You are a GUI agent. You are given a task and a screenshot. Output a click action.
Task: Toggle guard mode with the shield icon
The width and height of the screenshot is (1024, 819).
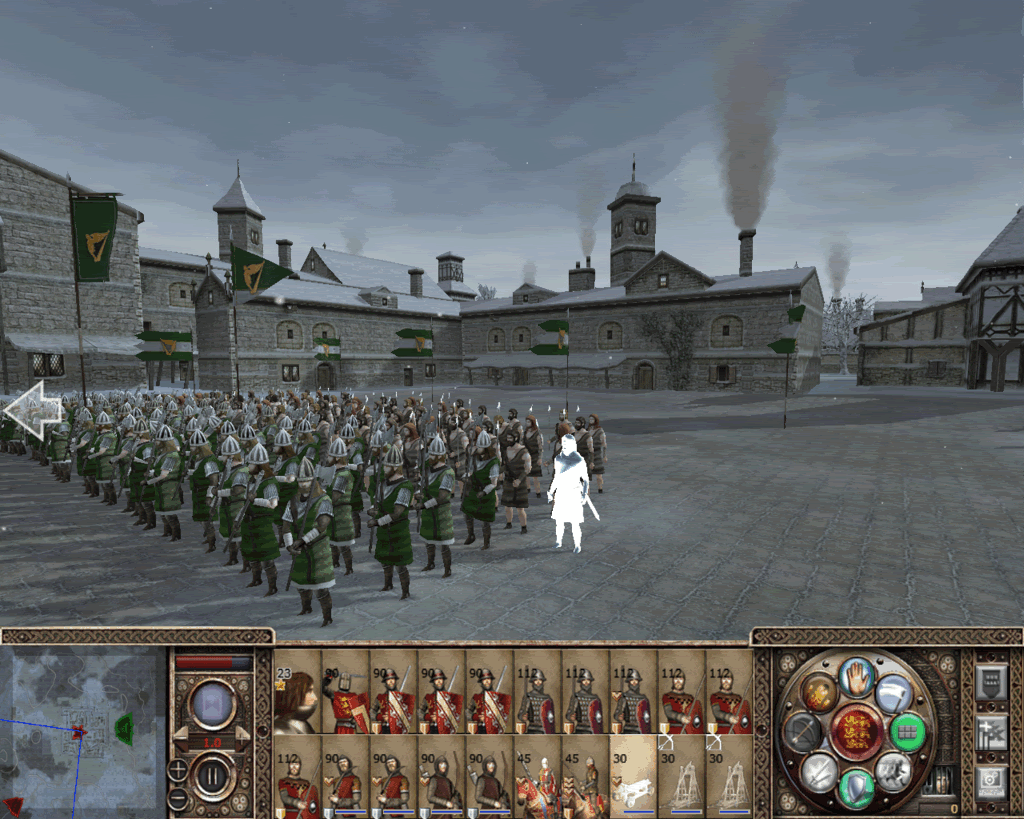coord(856,788)
